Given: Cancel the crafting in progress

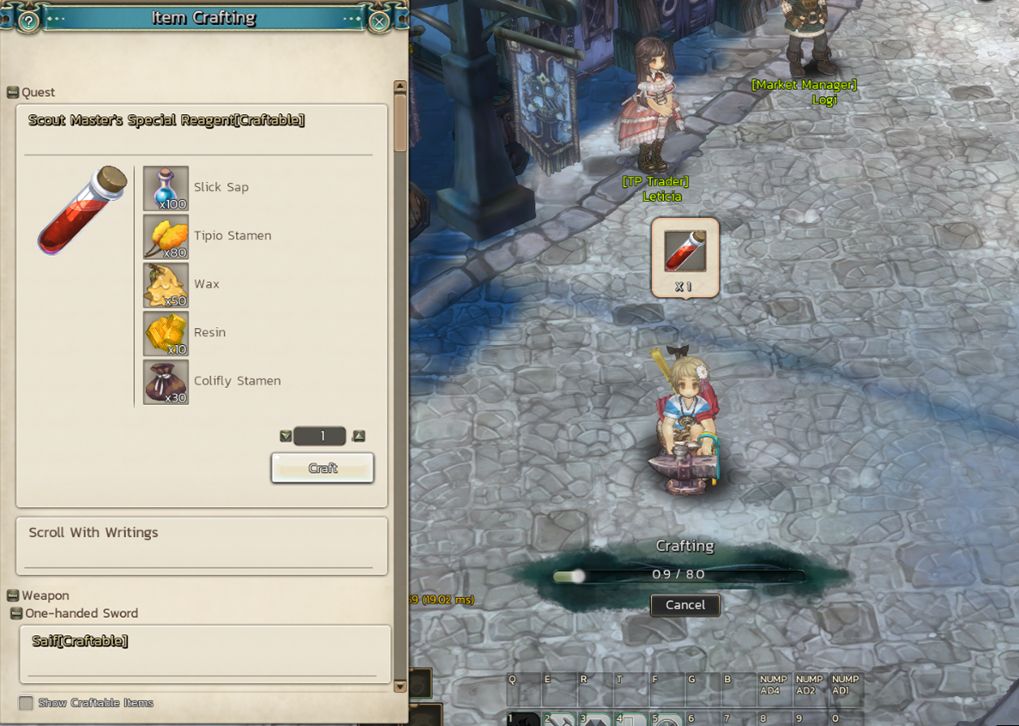Looking at the screenshot, I should 685,605.
